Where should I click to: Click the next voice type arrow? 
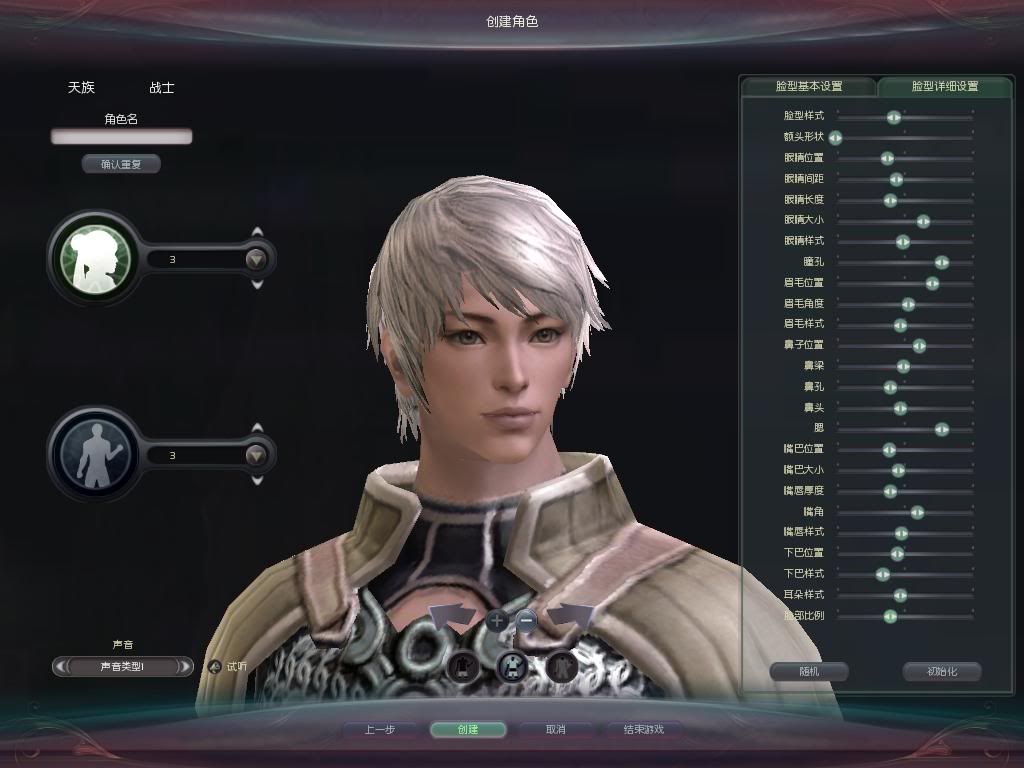click(185, 666)
